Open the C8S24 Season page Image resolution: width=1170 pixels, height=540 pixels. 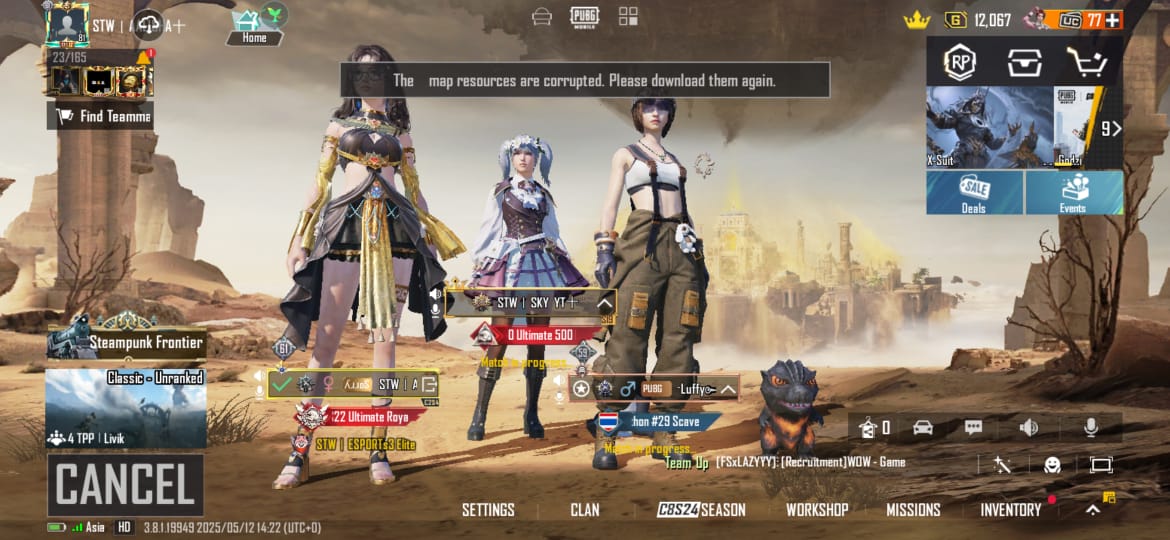click(x=701, y=510)
